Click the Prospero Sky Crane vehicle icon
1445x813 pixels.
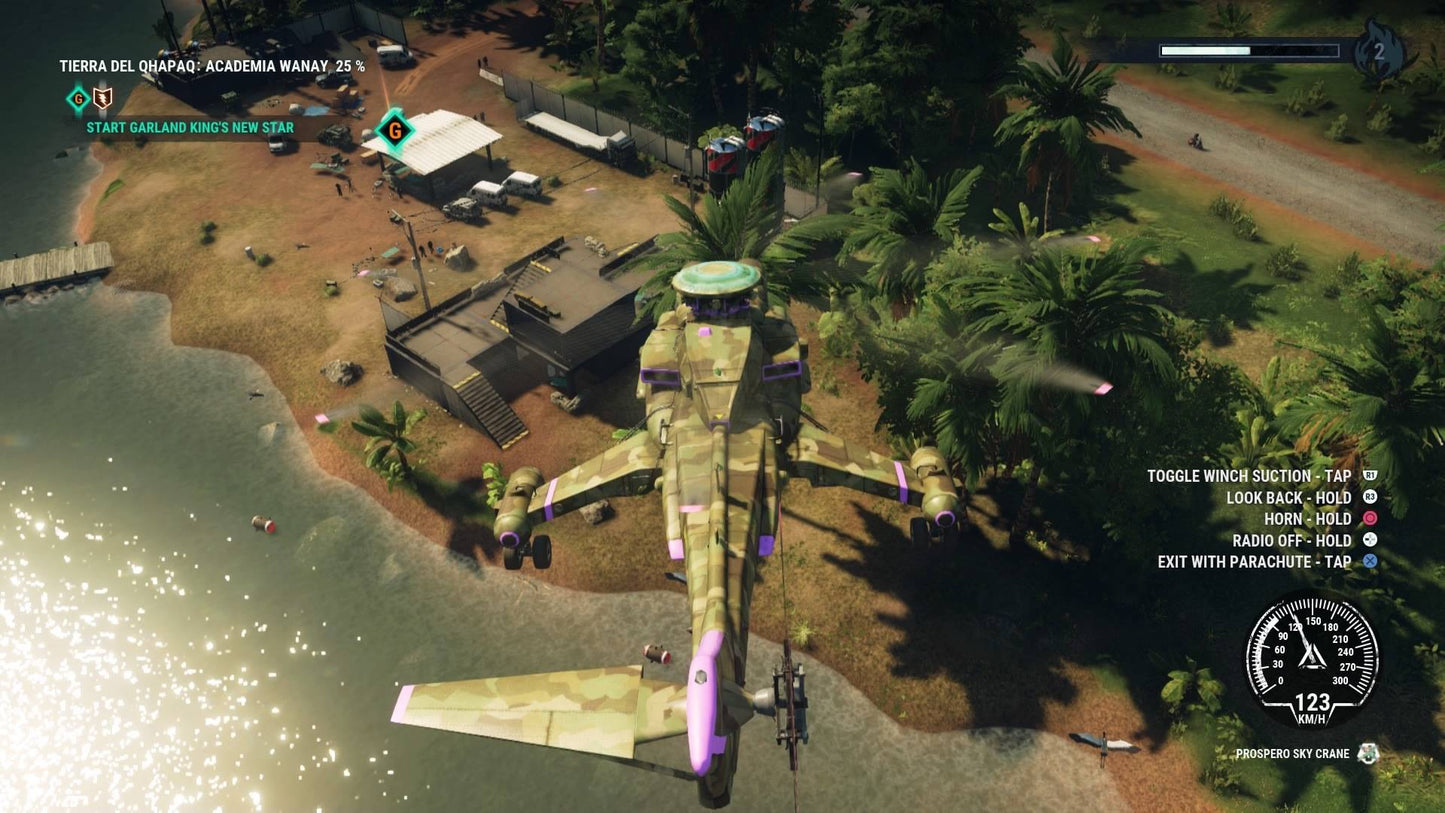pyautogui.click(x=1368, y=754)
